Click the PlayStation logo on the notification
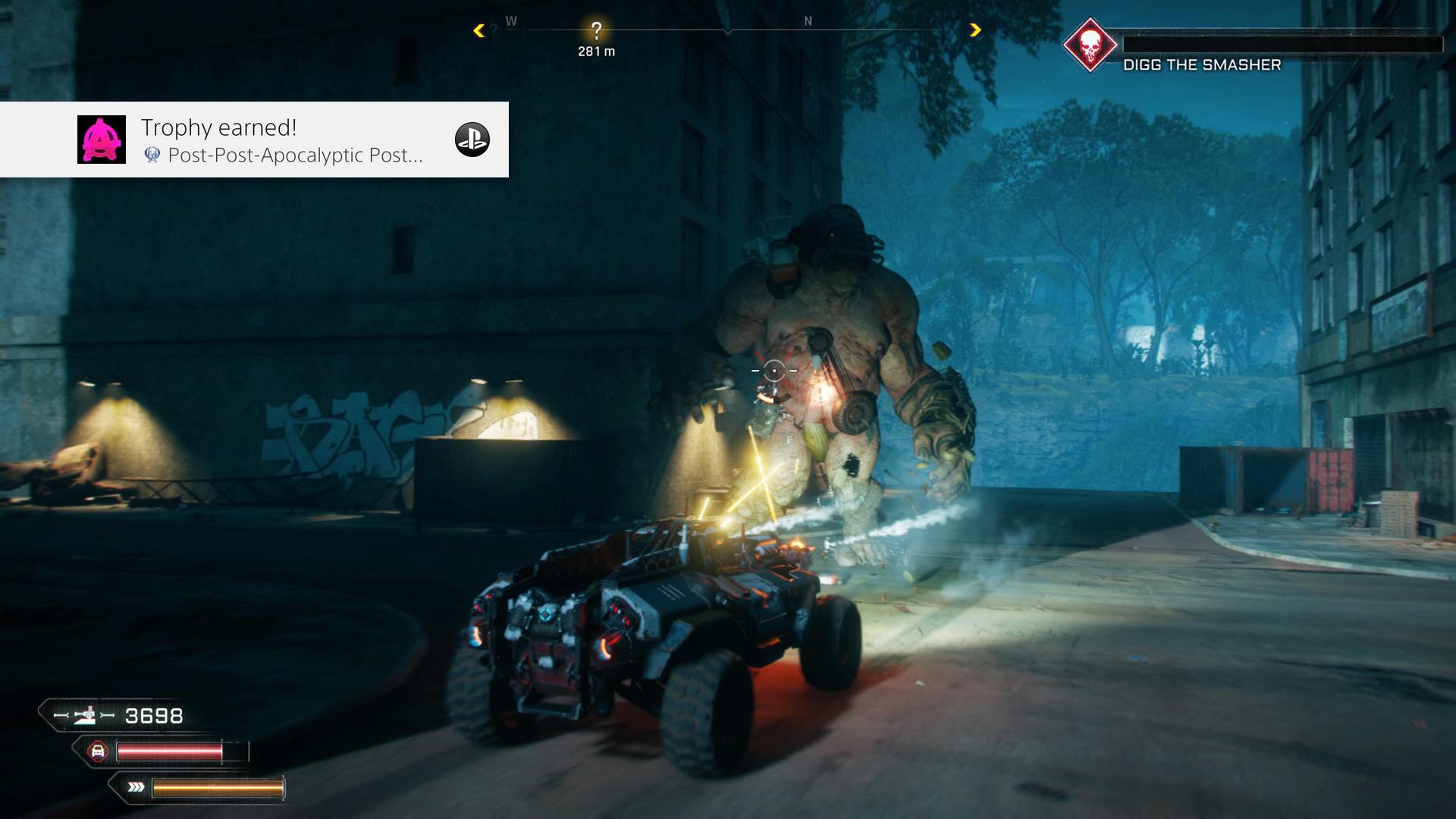 pyautogui.click(x=472, y=140)
